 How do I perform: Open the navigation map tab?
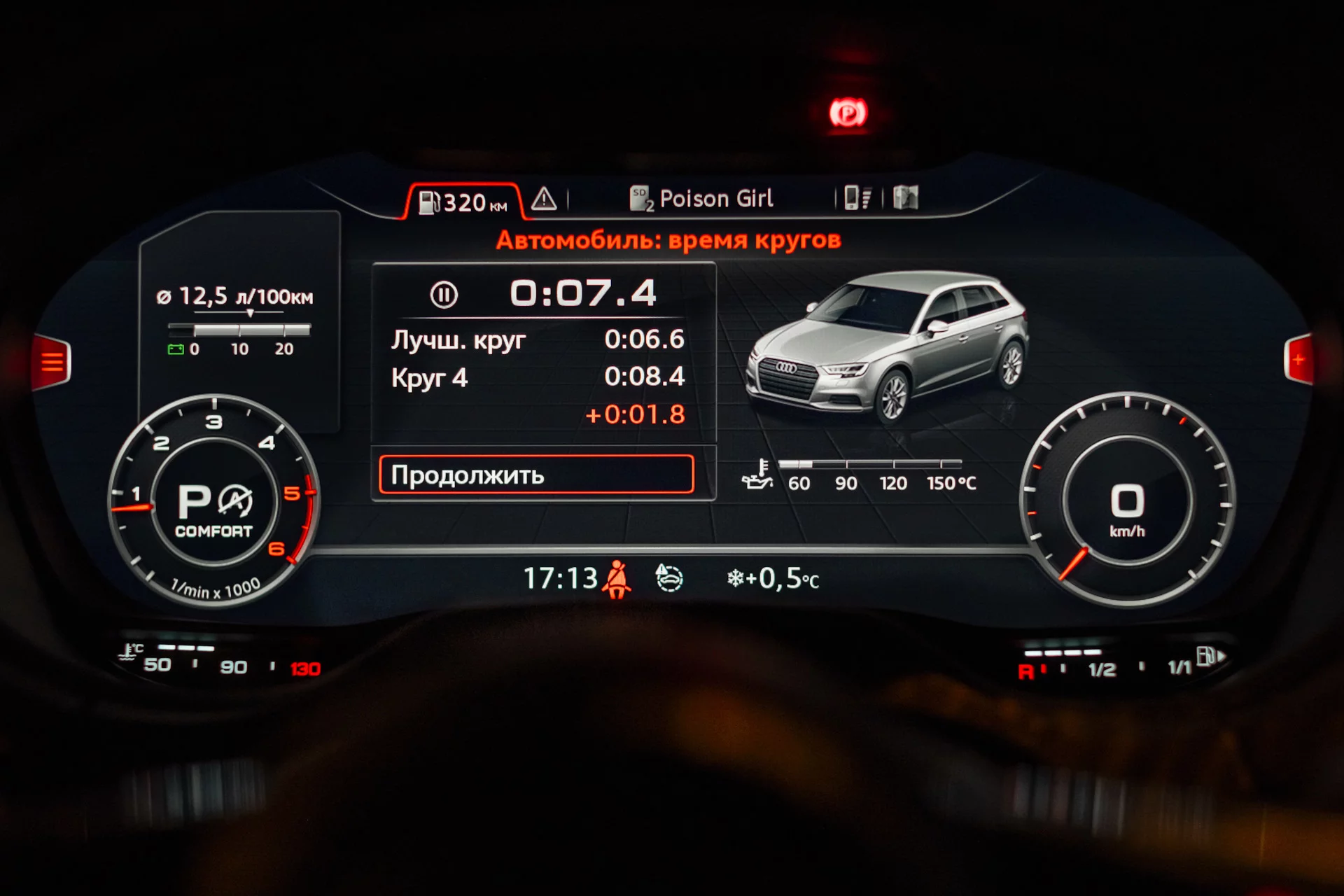tap(905, 198)
